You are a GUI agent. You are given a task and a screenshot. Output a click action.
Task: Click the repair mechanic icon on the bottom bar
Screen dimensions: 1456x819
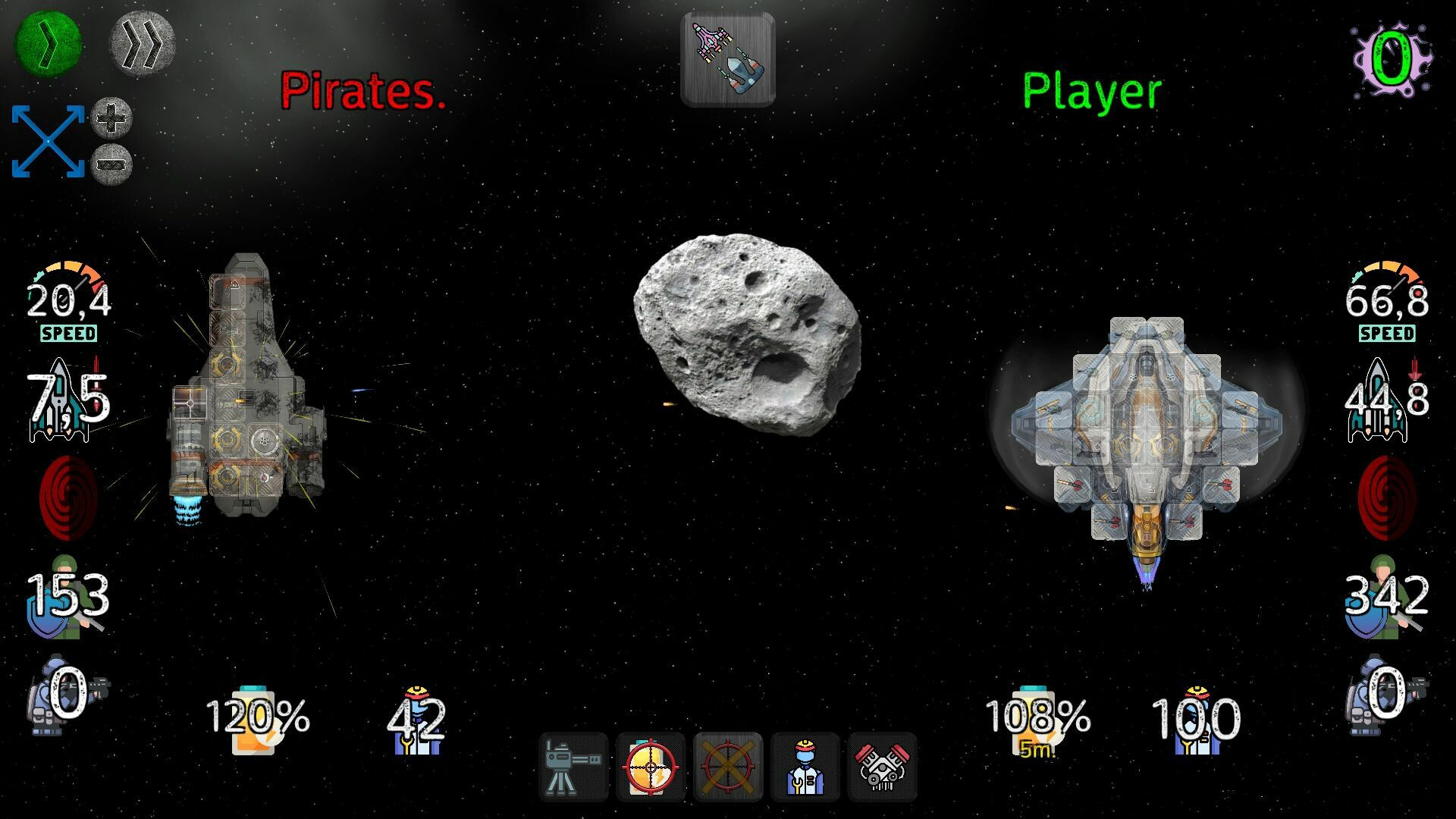click(x=805, y=767)
